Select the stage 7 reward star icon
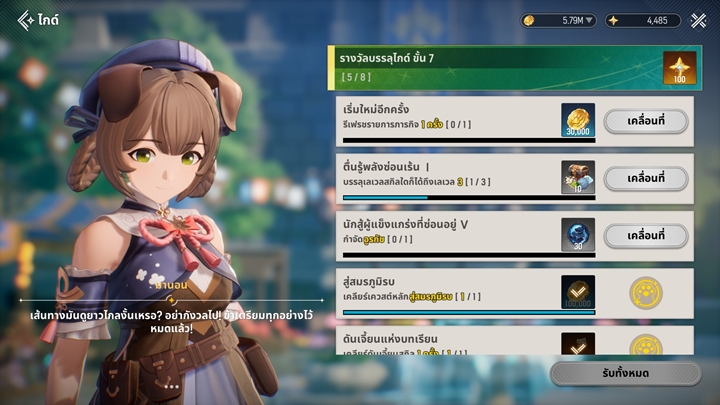720x405 pixels. (x=679, y=69)
